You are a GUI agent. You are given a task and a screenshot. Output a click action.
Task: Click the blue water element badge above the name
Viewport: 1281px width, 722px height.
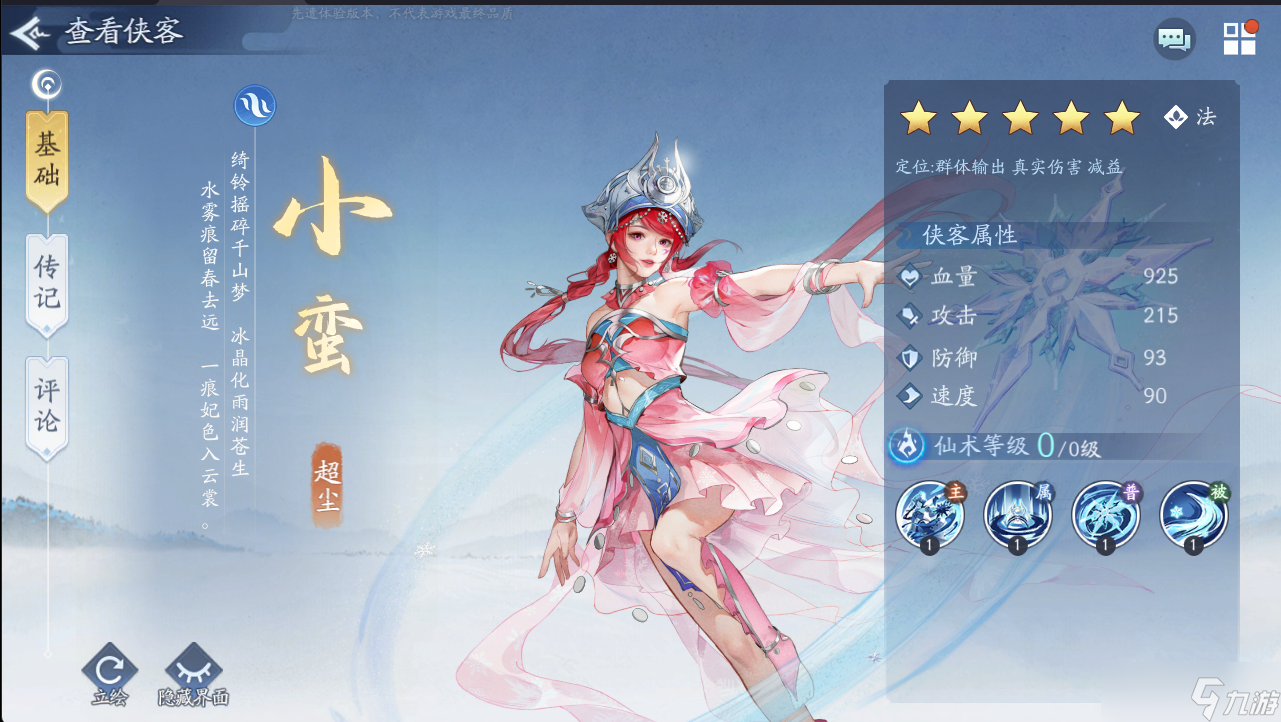click(254, 105)
